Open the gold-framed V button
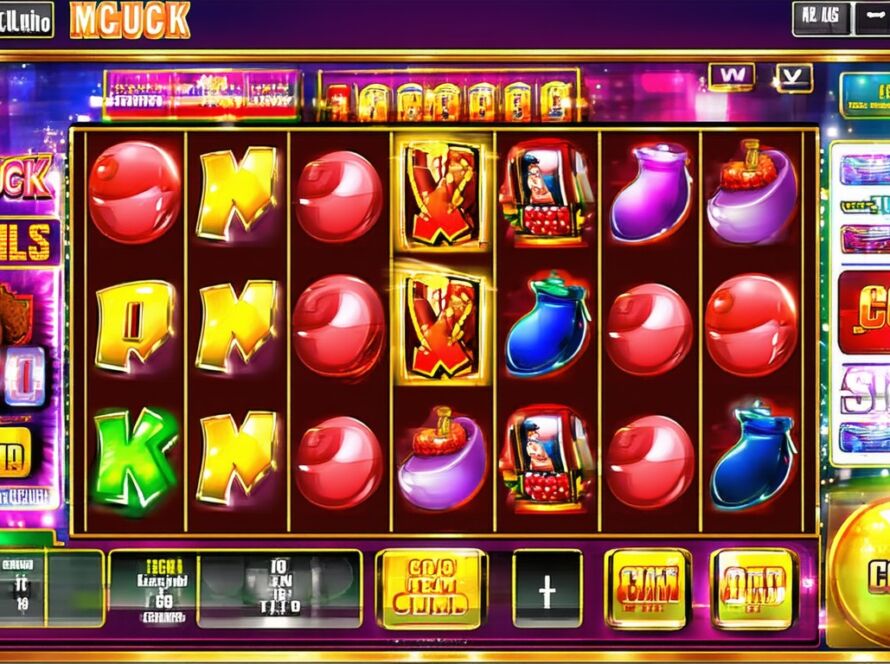Screen dimensions: 890x664 [x=794, y=76]
